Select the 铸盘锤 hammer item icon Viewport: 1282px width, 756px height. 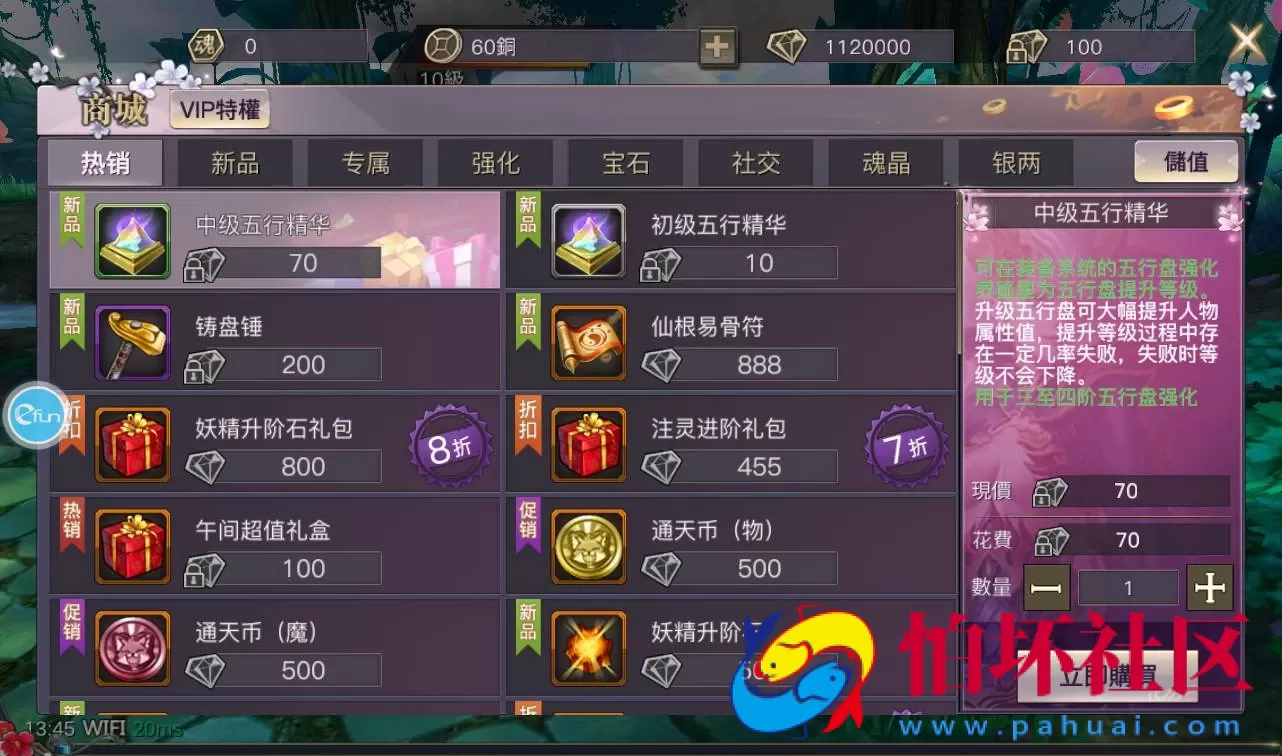(x=132, y=339)
